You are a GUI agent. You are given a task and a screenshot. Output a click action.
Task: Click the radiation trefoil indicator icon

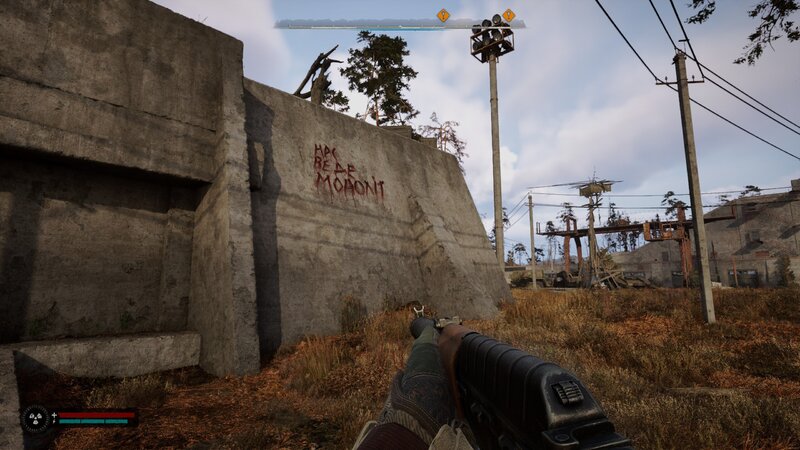click(x=36, y=418)
